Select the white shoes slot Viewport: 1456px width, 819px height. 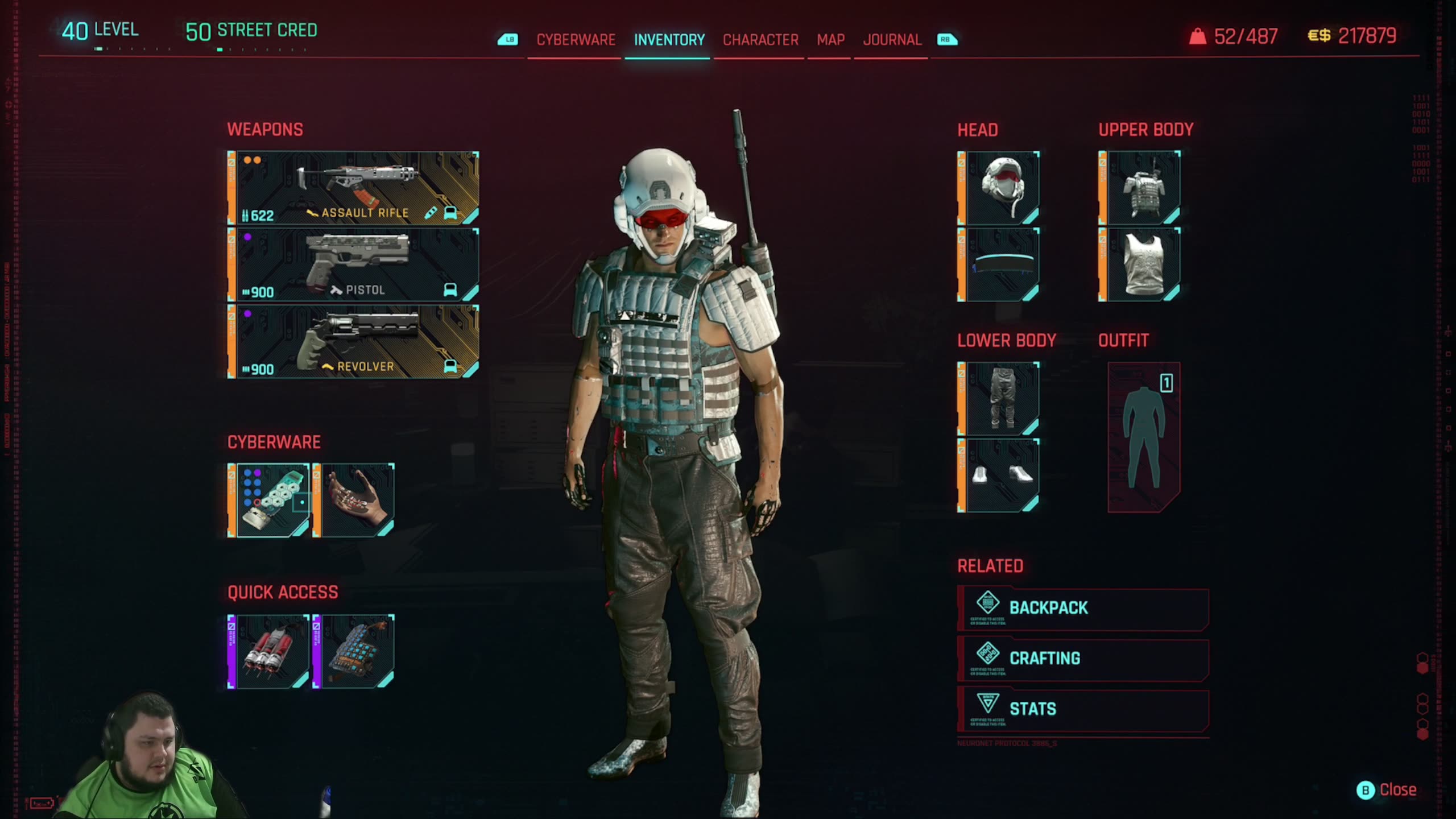[x=1000, y=475]
